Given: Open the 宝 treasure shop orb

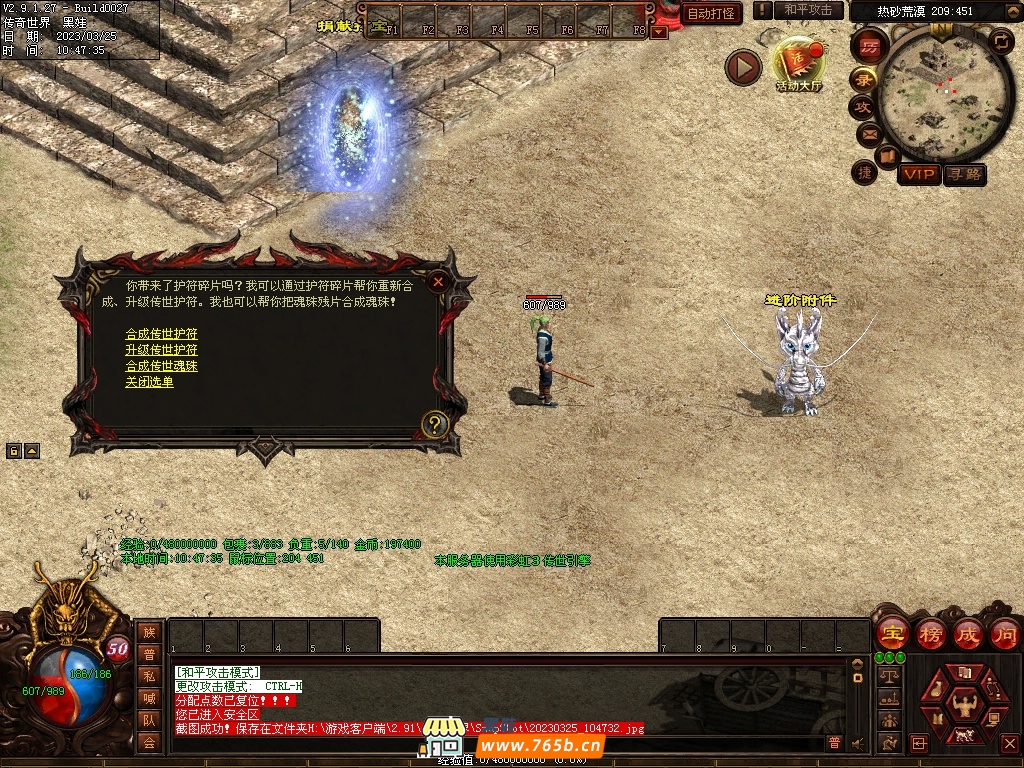Looking at the screenshot, I should (891, 634).
